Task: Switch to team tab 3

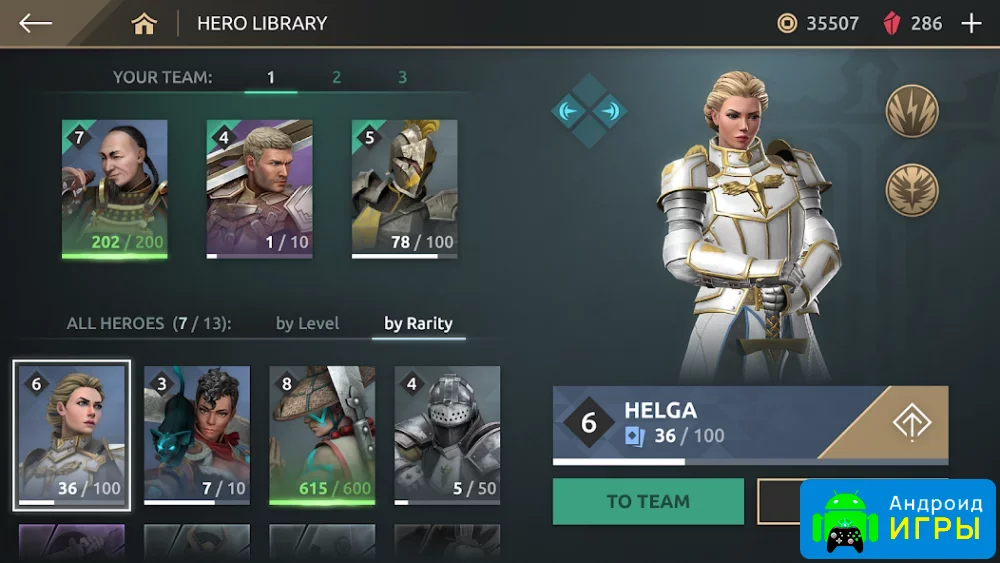Action: click(x=402, y=77)
